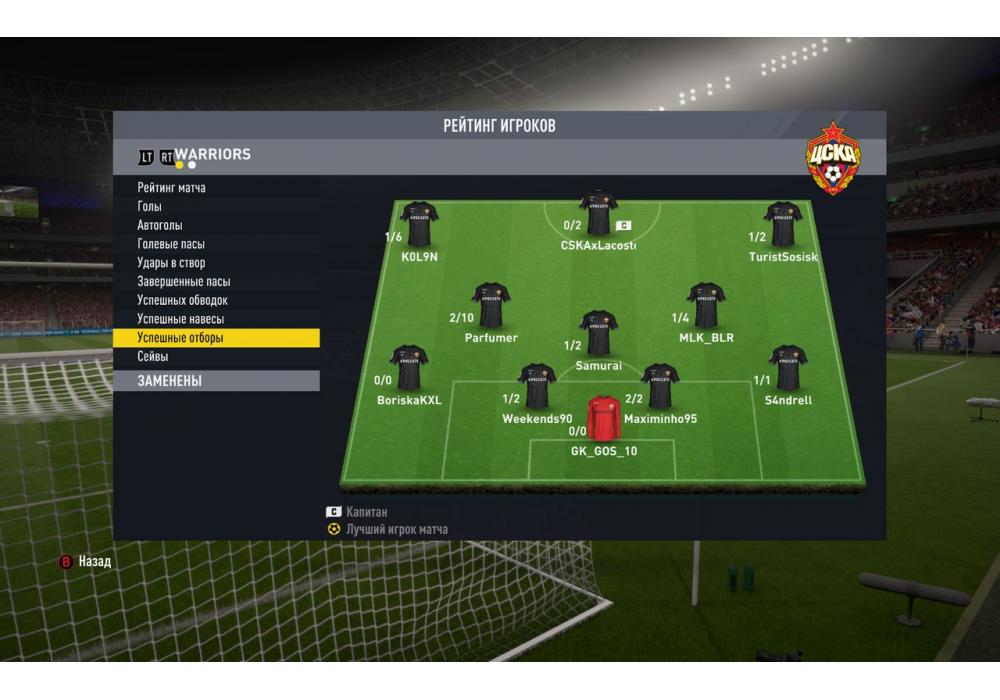This screenshot has height=700, width=1000.
Task: Choose the Успешные навесы entry
Action: pyautogui.click(x=180, y=319)
